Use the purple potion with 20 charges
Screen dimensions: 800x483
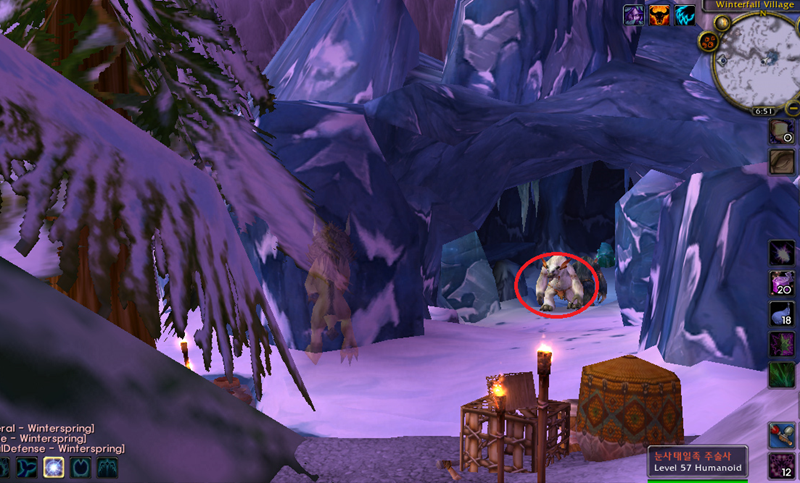click(782, 284)
